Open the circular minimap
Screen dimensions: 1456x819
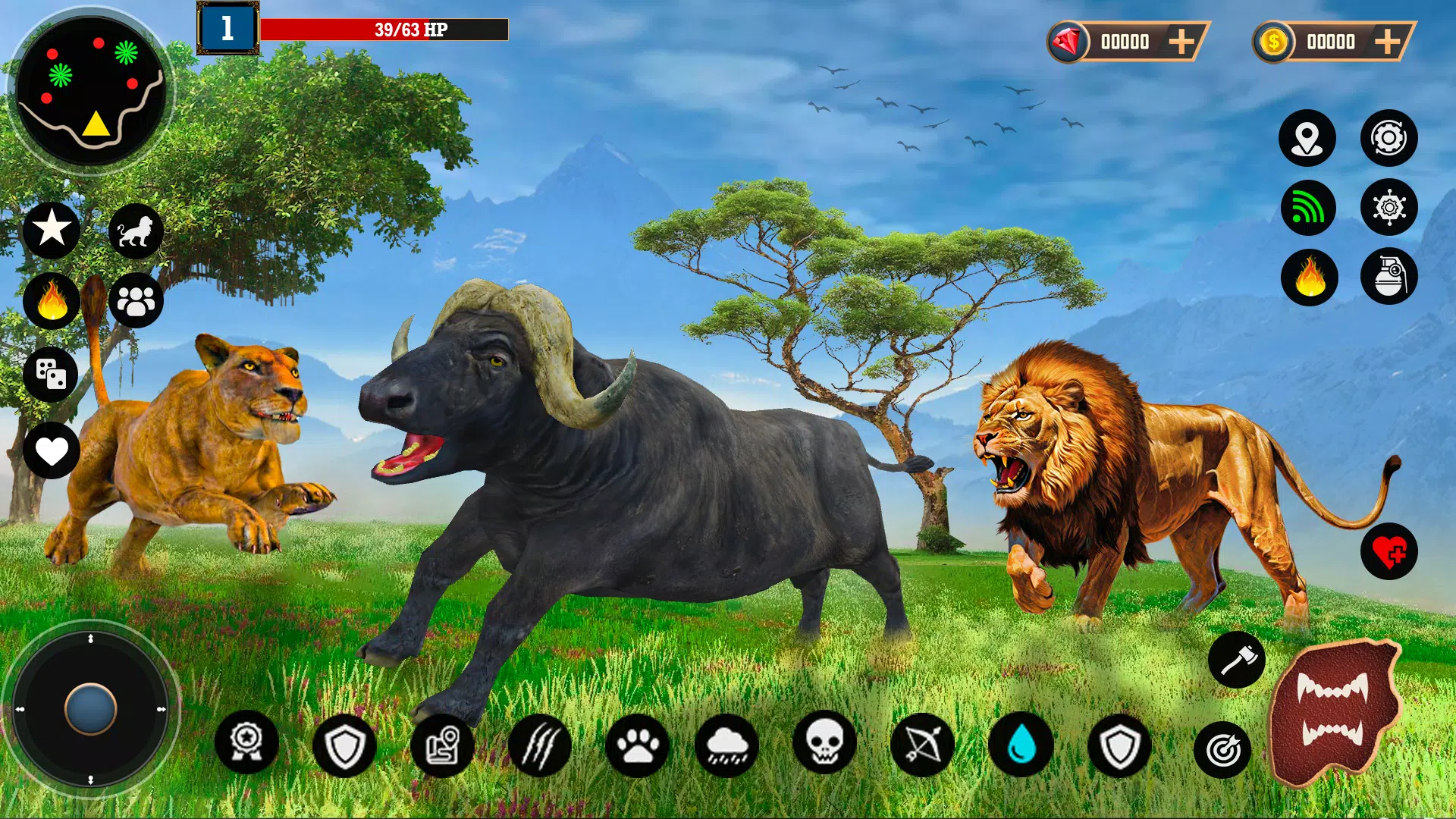point(90,91)
